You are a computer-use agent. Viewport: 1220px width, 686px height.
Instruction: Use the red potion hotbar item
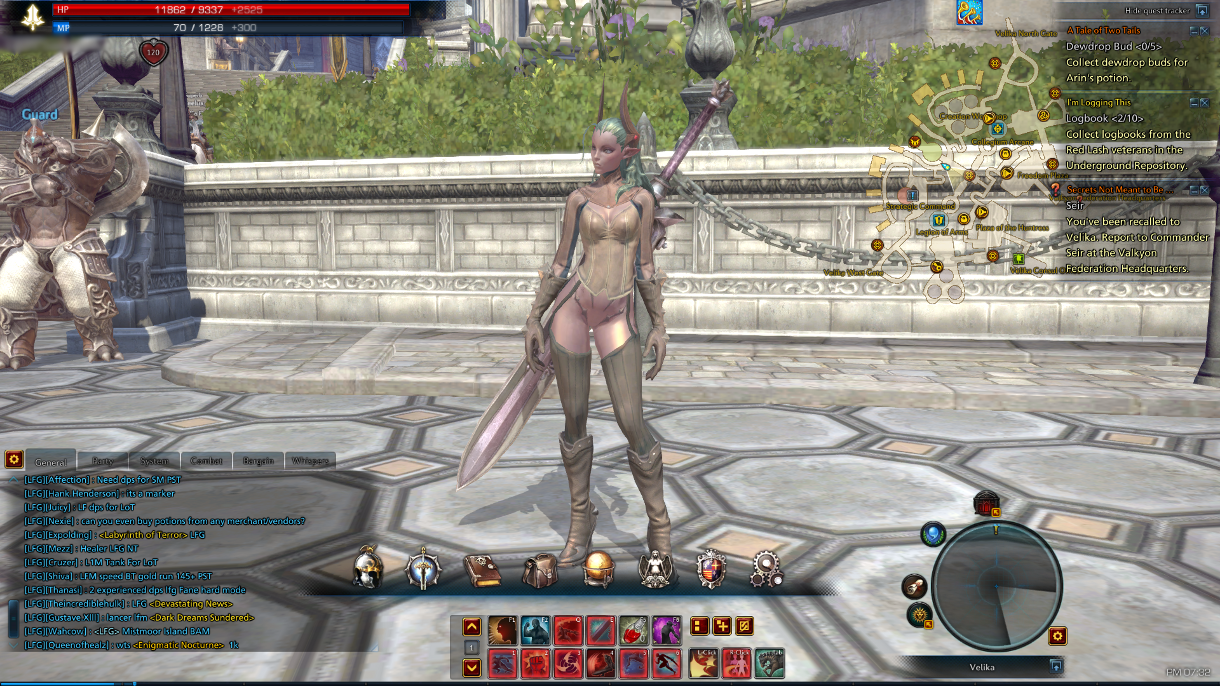click(x=634, y=629)
